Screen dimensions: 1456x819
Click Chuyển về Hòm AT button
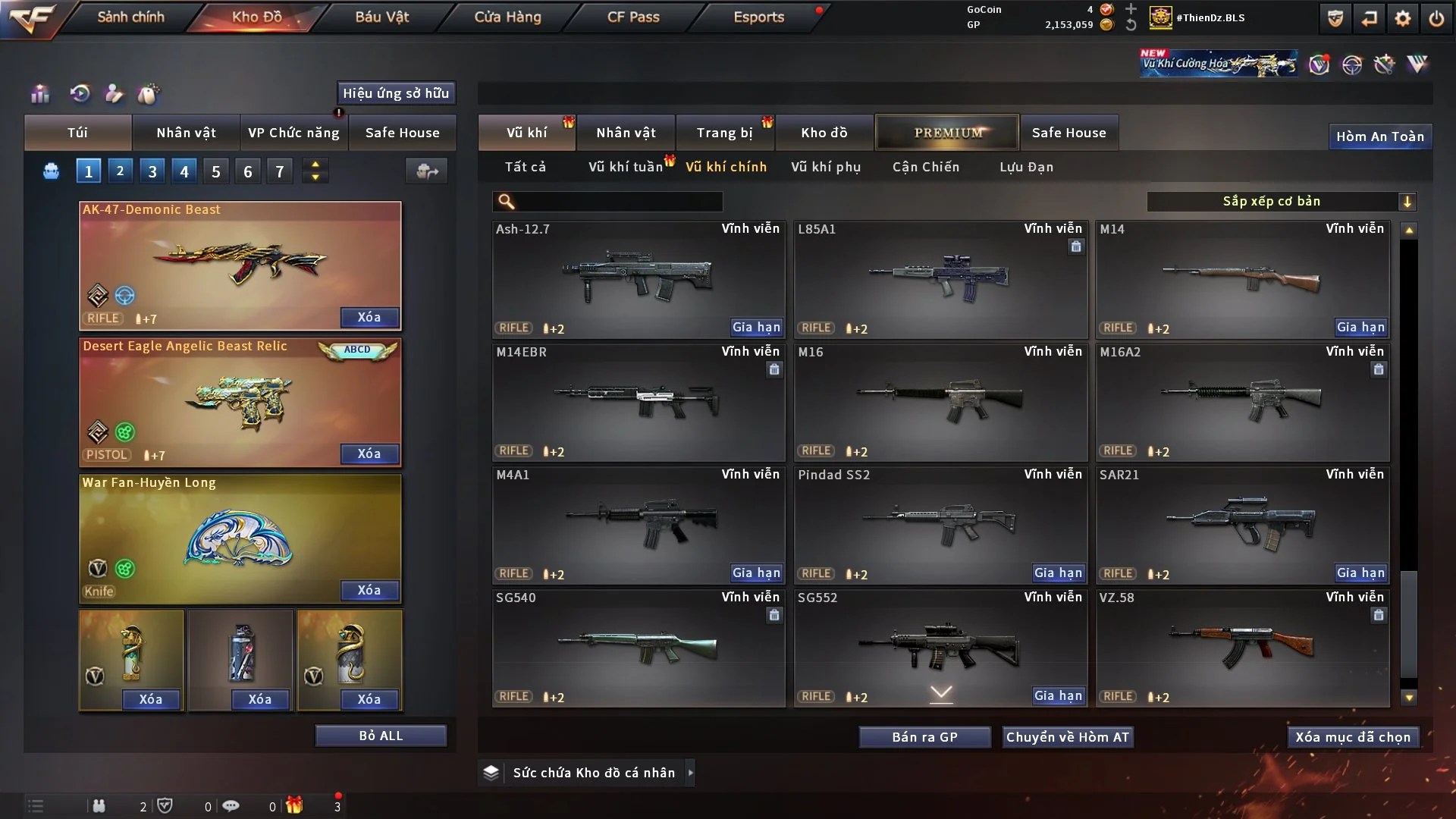(1068, 737)
